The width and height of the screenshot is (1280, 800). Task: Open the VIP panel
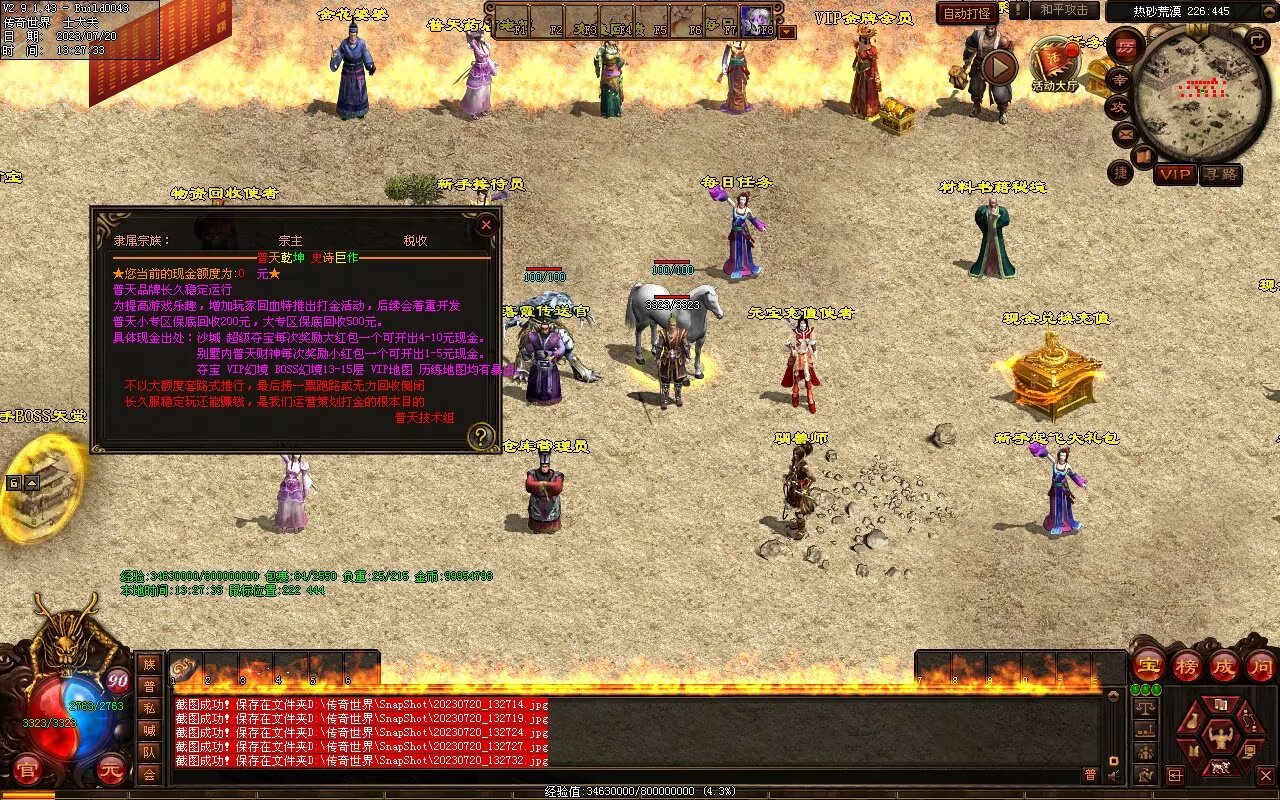[1175, 174]
